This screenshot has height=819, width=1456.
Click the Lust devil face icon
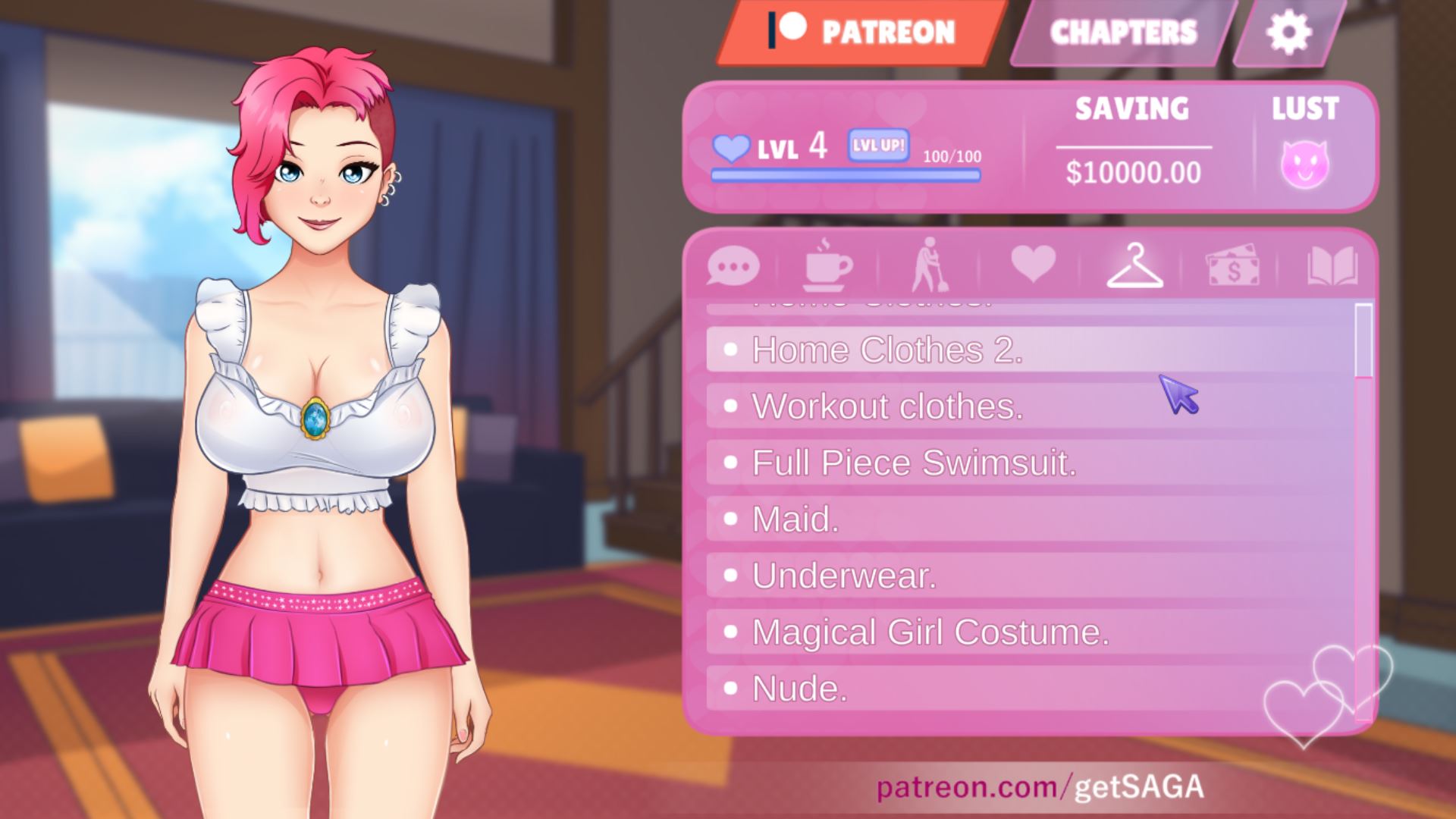1304,165
